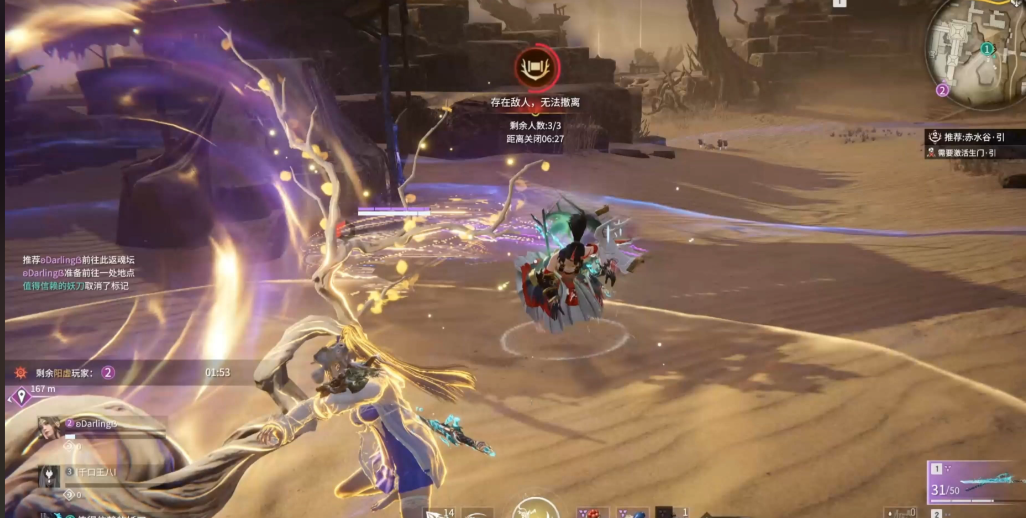The height and width of the screenshot is (518, 1026).
Task: Click the red evacuation point icon
Action: coord(537,68)
